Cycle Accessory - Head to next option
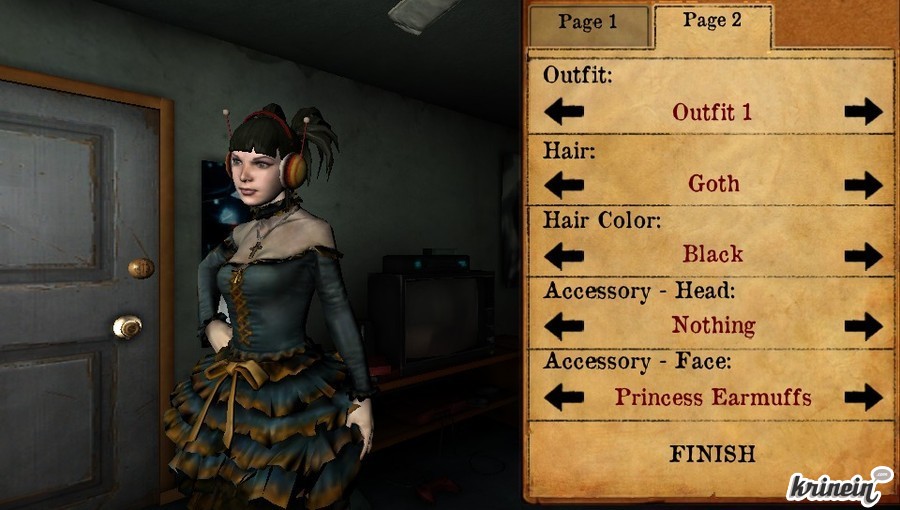The height and width of the screenshot is (510, 900). (863, 326)
